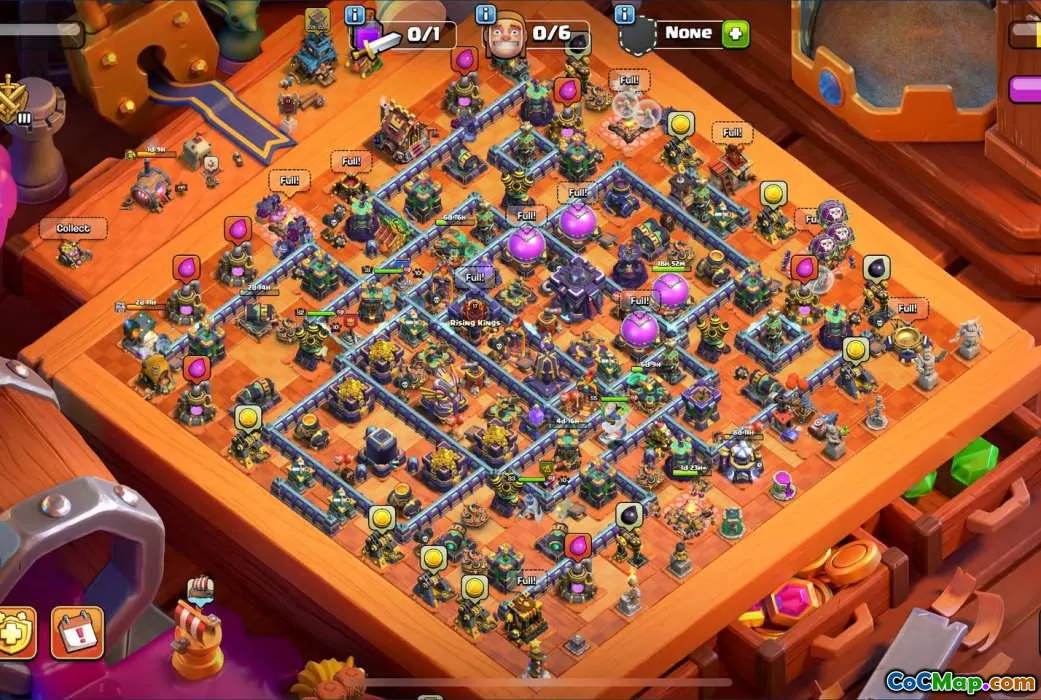Viewport: 1041px width, 700px height.
Task: Open the golden shield plus button
Action: click(x=15, y=630)
